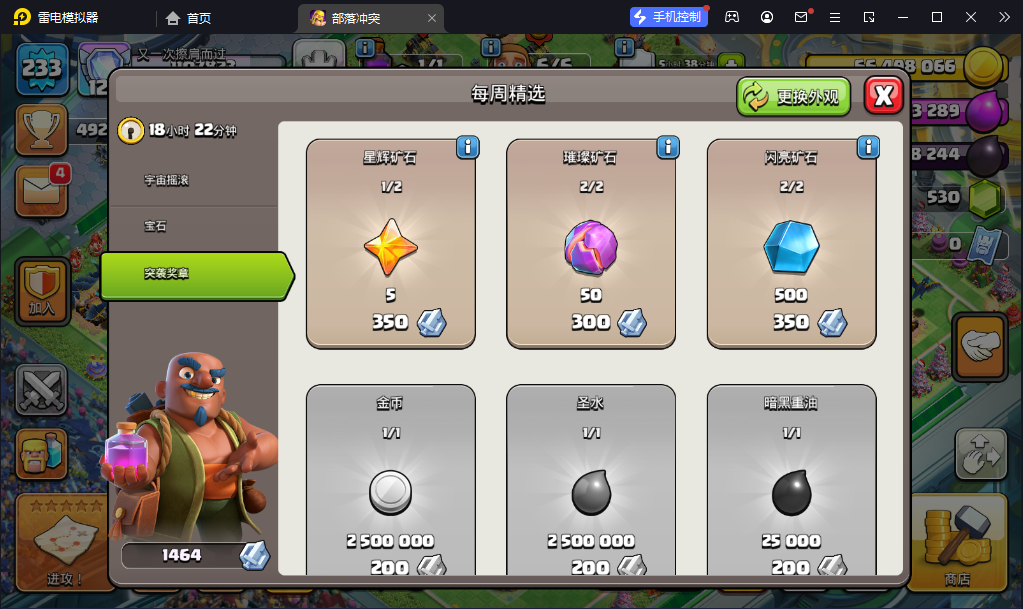
Task: Switch to the 首页 home tab
Action: pyautogui.click(x=189, y=18)
